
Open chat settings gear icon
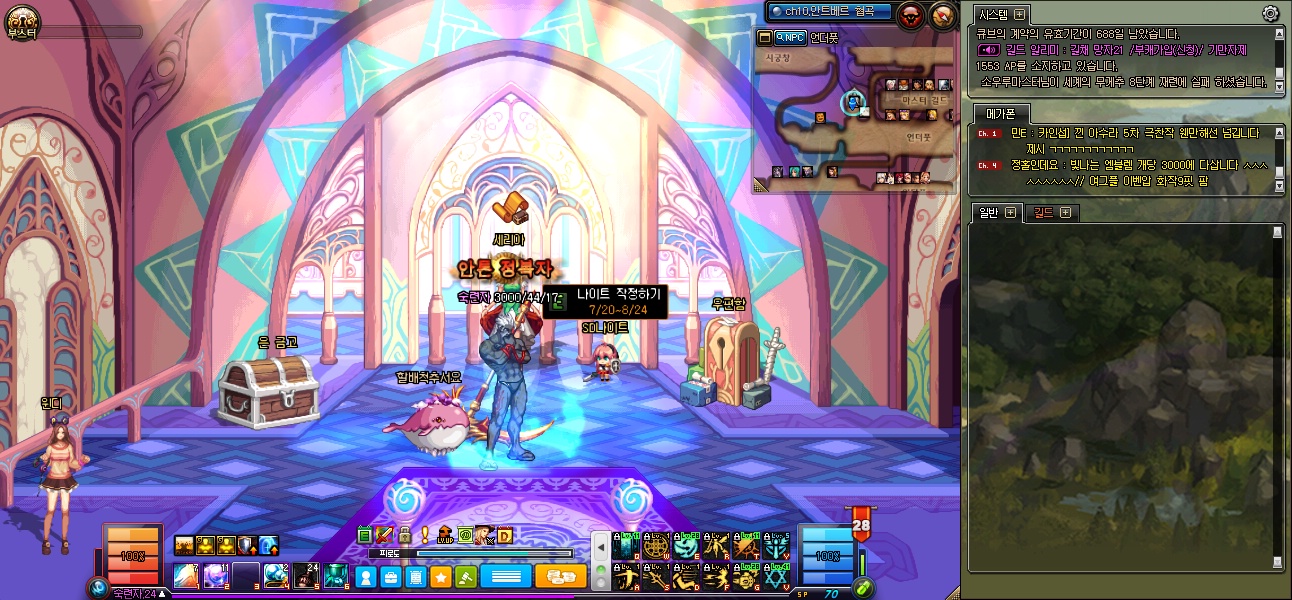coord(1270,14)
